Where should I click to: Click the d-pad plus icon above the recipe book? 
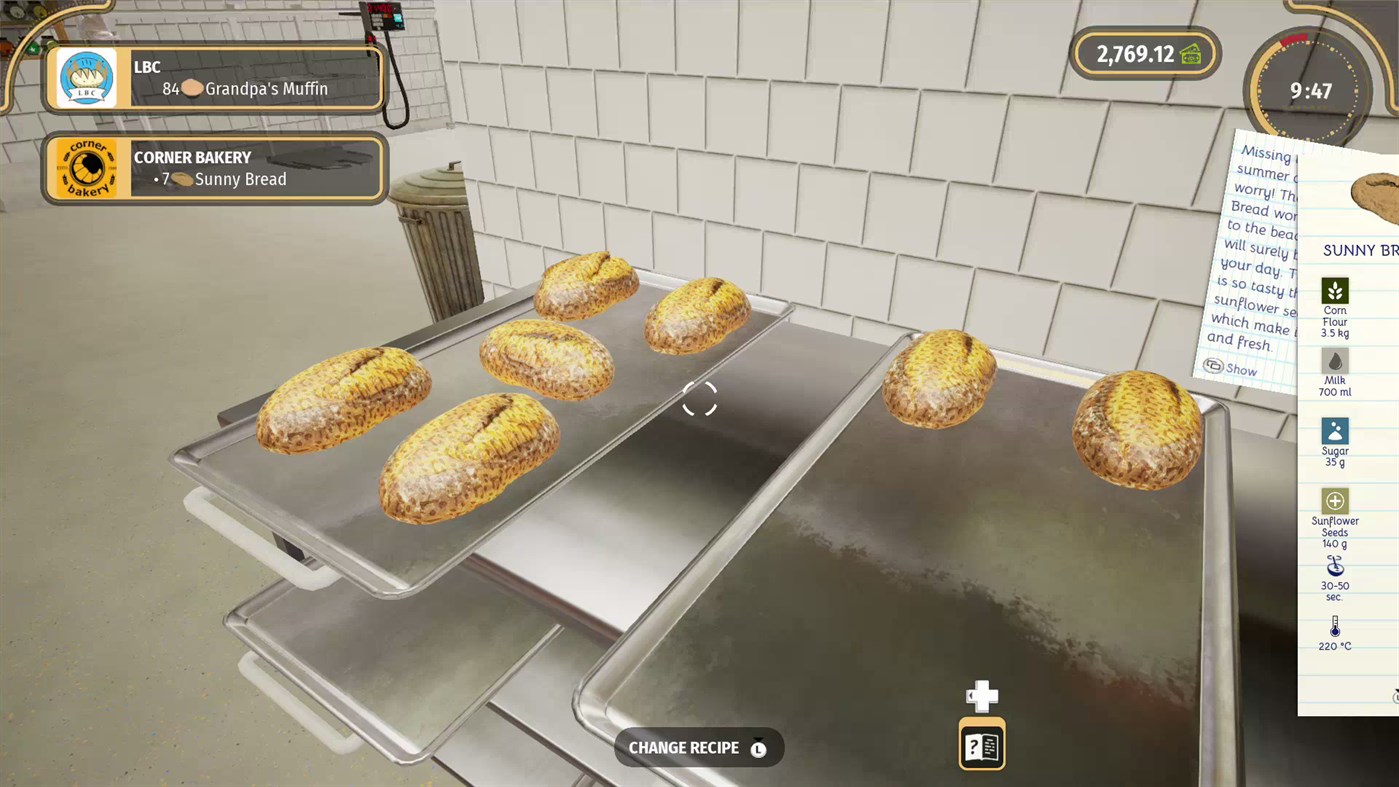(x=981, y=696)
